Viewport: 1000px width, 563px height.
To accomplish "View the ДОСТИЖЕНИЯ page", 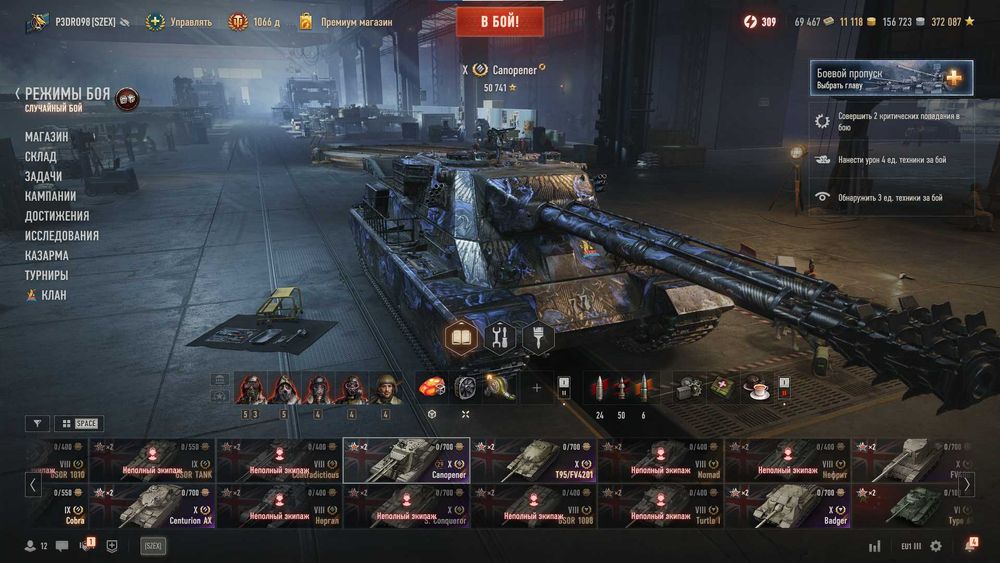I will [x=57, y=216].
